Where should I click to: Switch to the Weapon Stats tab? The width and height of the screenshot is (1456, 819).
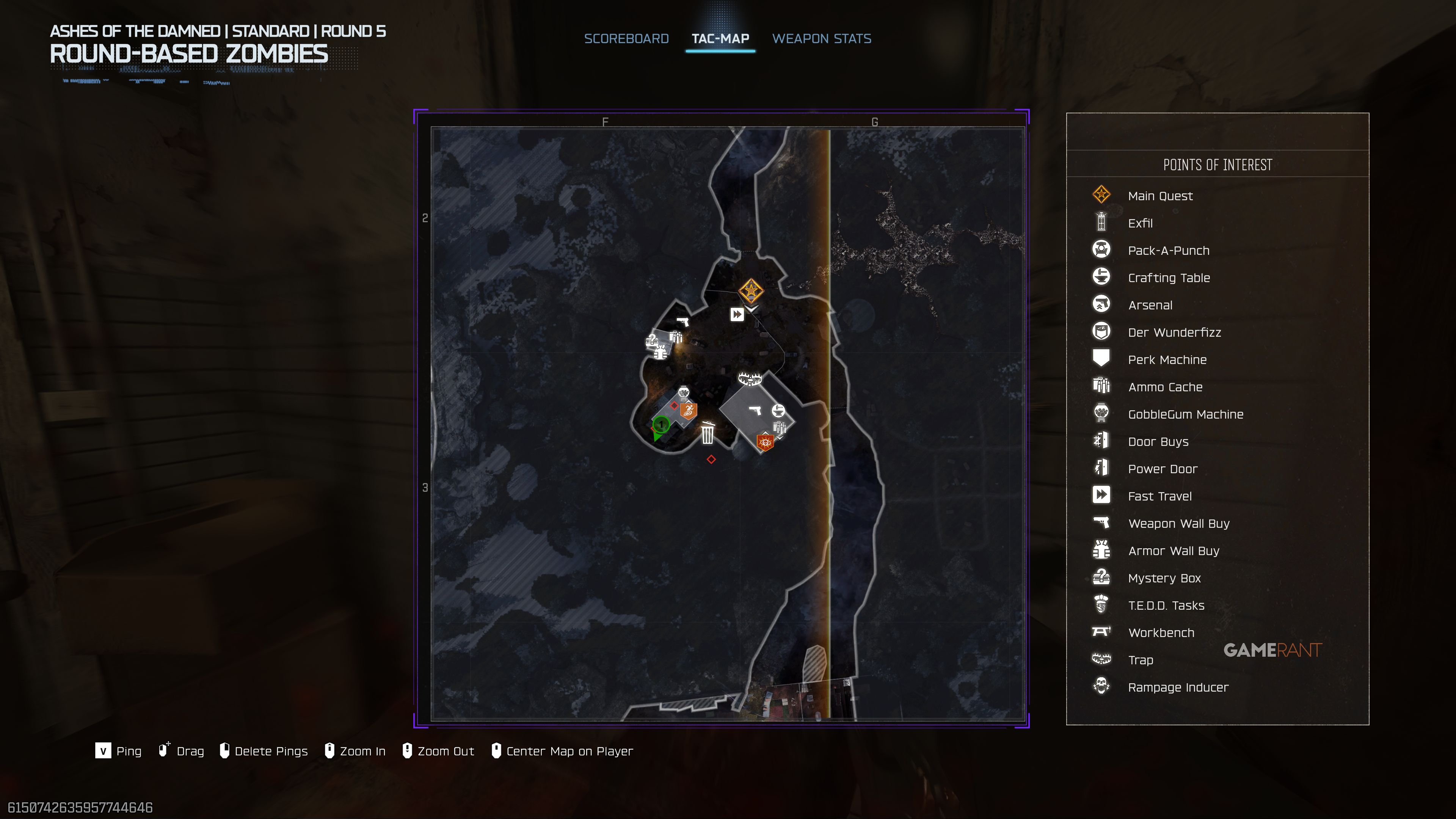pos(821,38)
